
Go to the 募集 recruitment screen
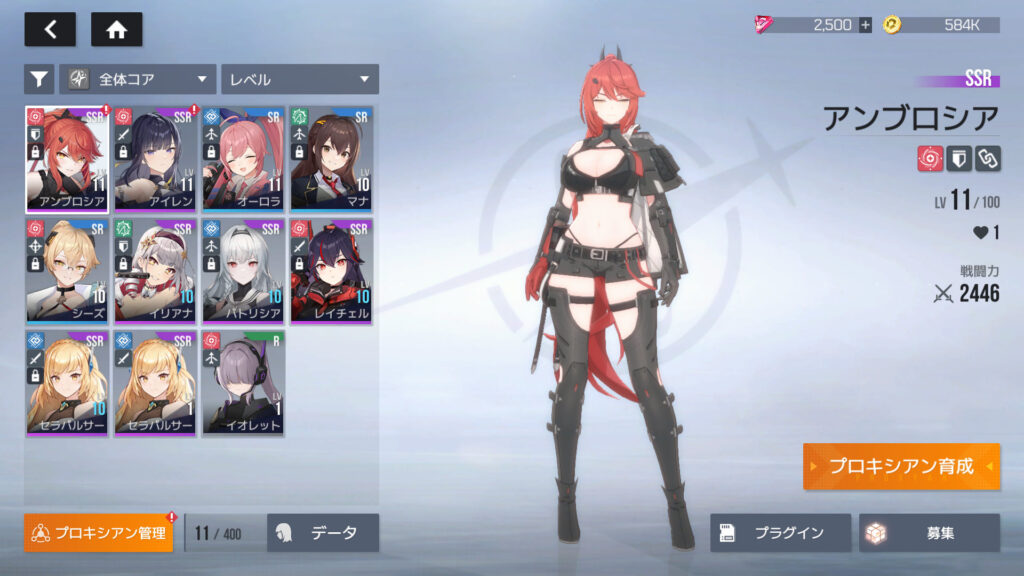[929, 533]
